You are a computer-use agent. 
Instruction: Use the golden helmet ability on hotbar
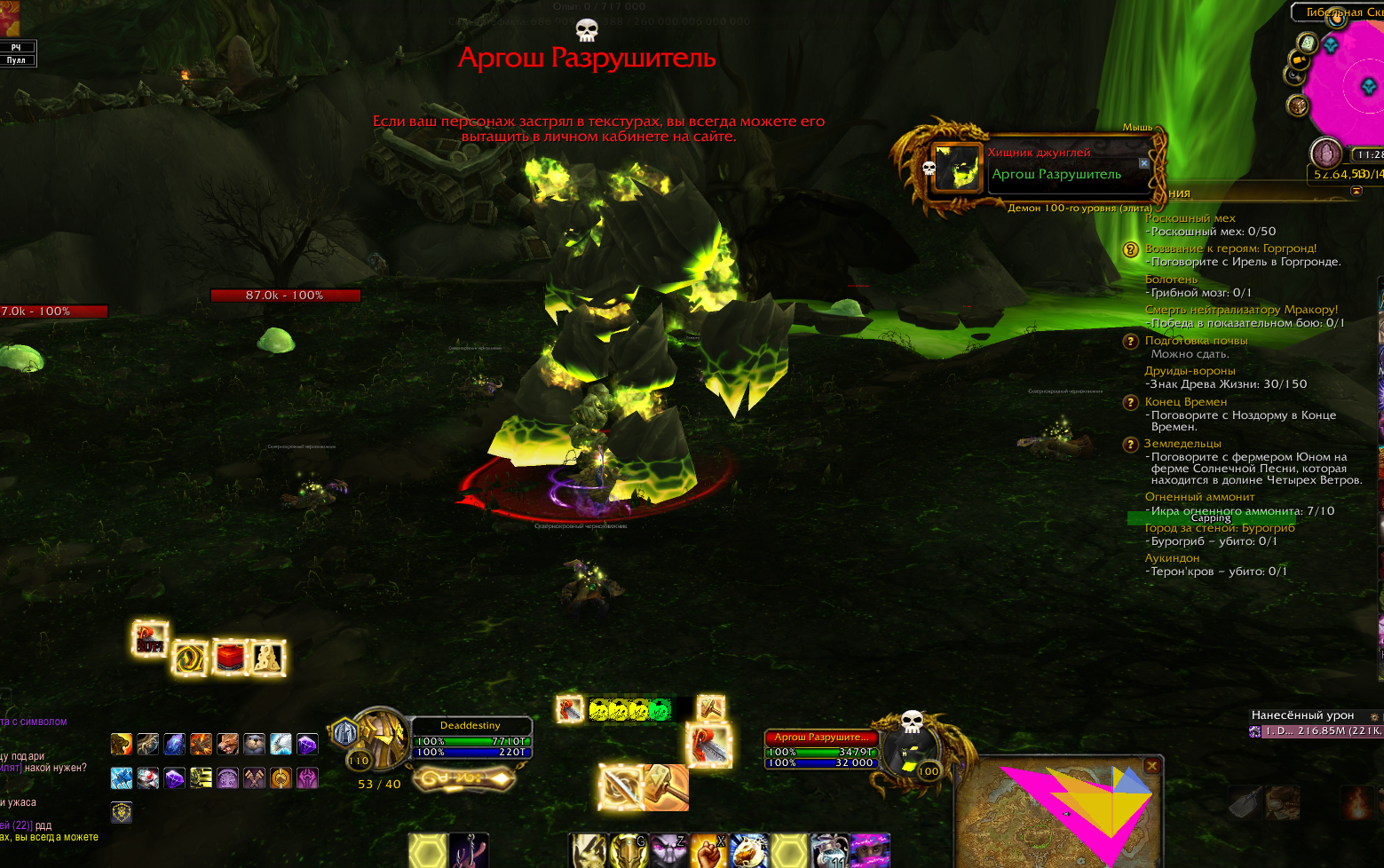coord(627,852)
